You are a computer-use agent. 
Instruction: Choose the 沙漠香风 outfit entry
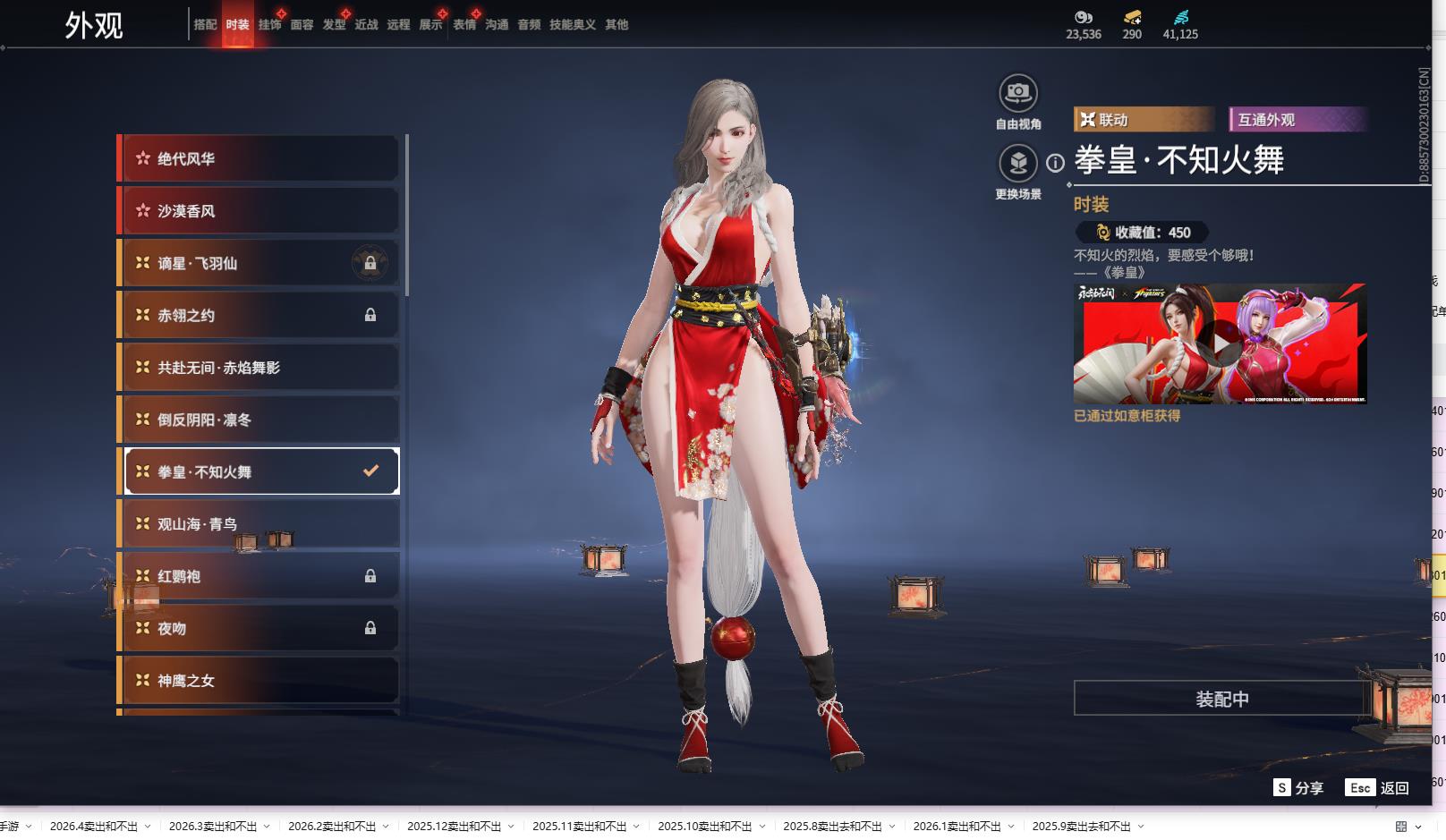pyautogui.click(x=260, y=211)
